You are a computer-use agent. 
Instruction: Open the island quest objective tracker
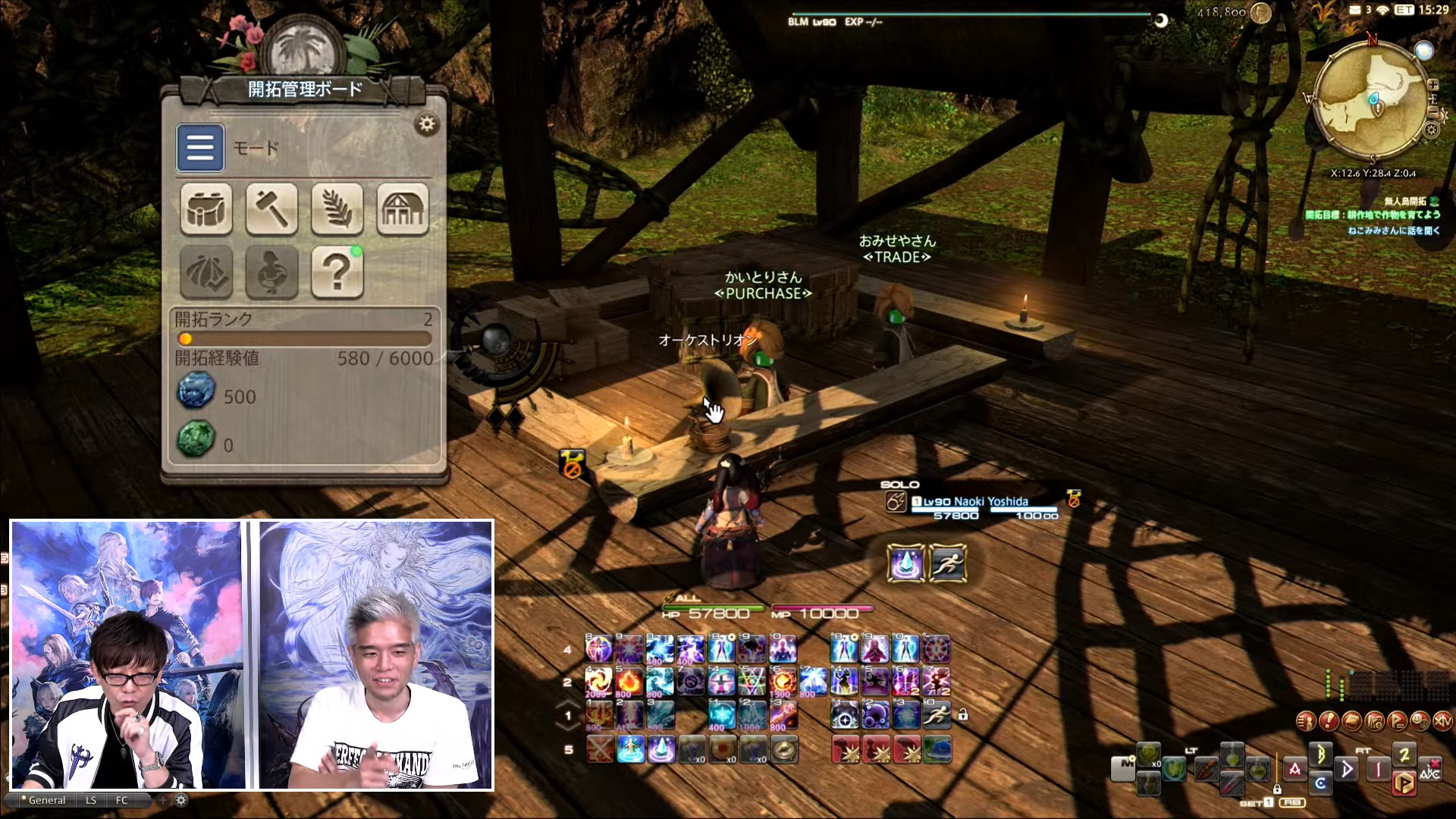tap(1373, 215)
